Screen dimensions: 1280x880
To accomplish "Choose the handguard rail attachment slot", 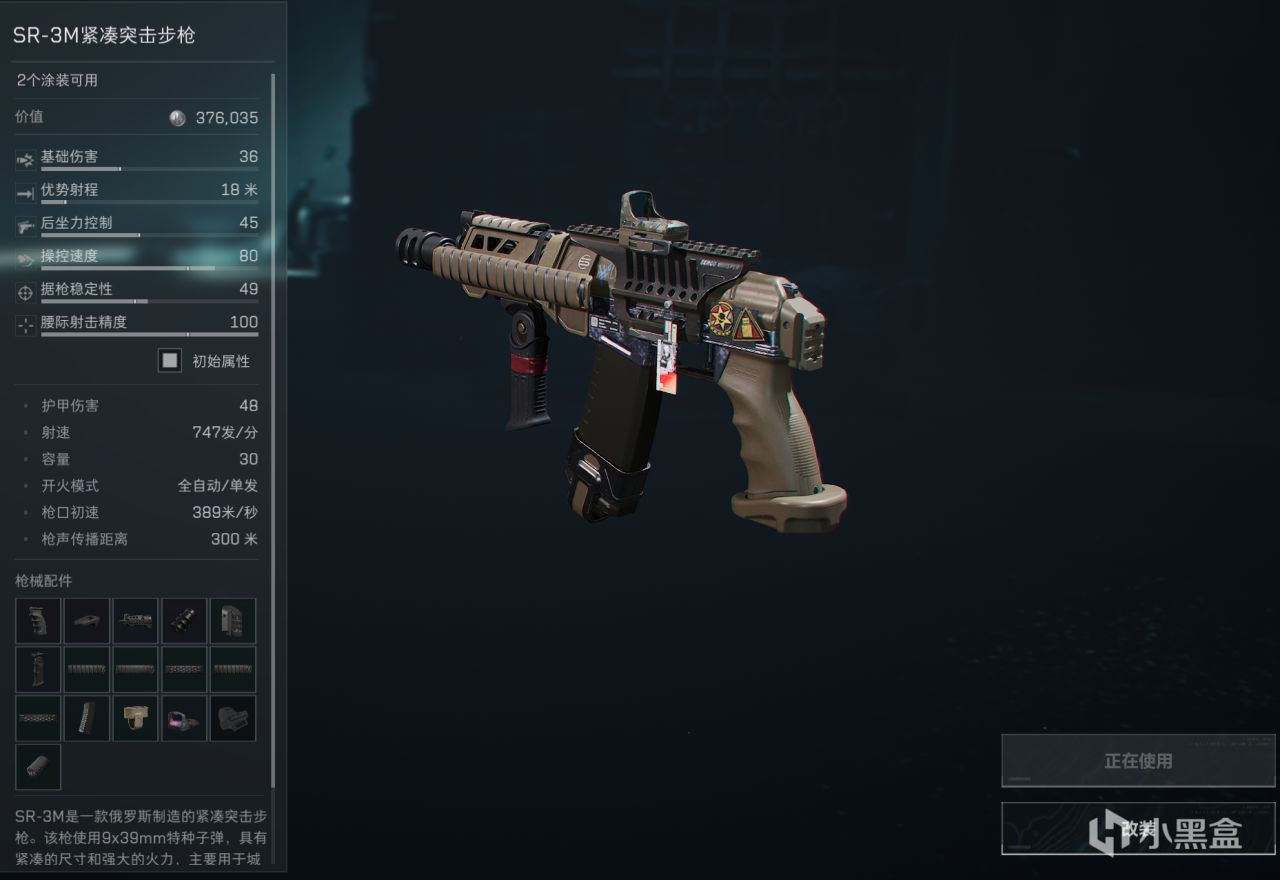I will tap(136, 621).
